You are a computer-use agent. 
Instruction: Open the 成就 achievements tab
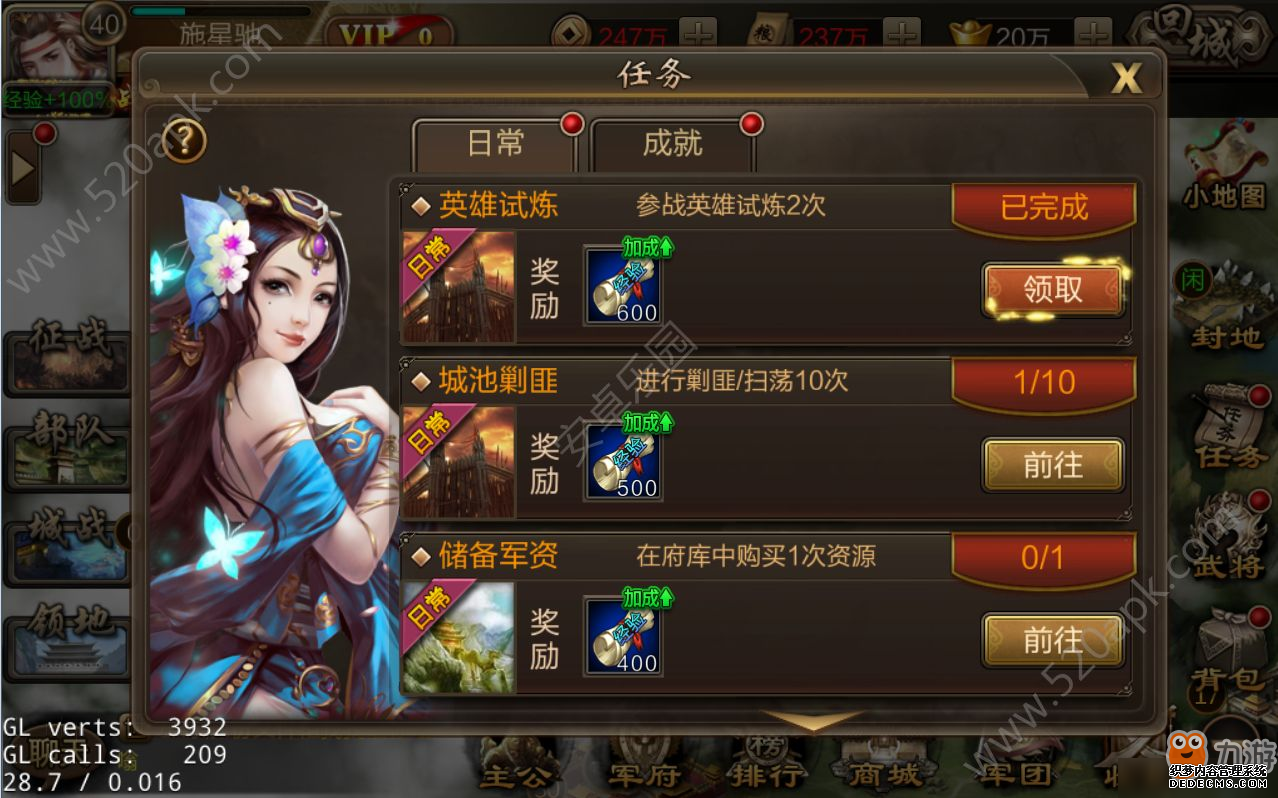click(672, 145)
